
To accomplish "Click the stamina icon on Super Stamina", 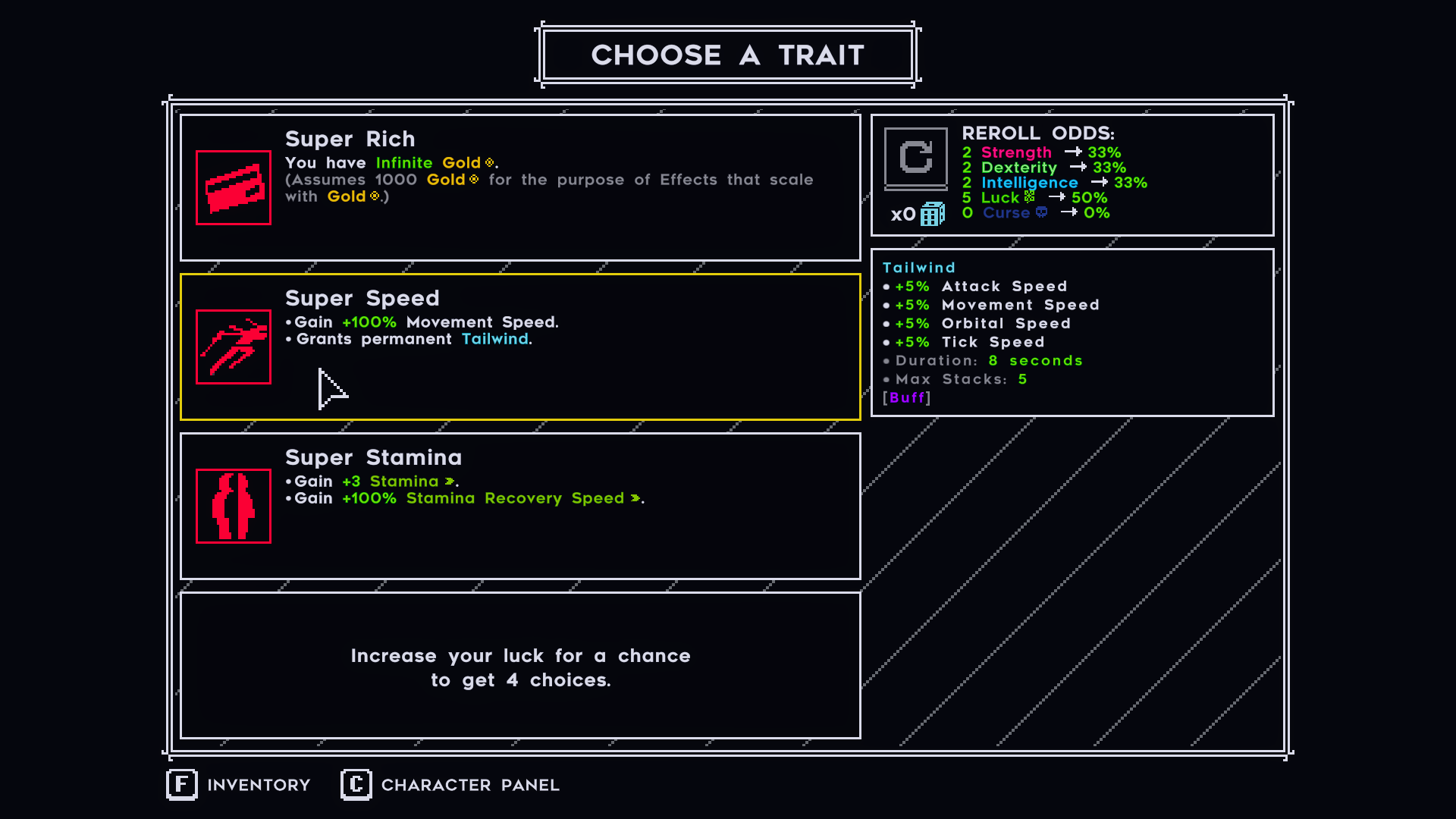I will pyautogui.click(x=233, y=506).
